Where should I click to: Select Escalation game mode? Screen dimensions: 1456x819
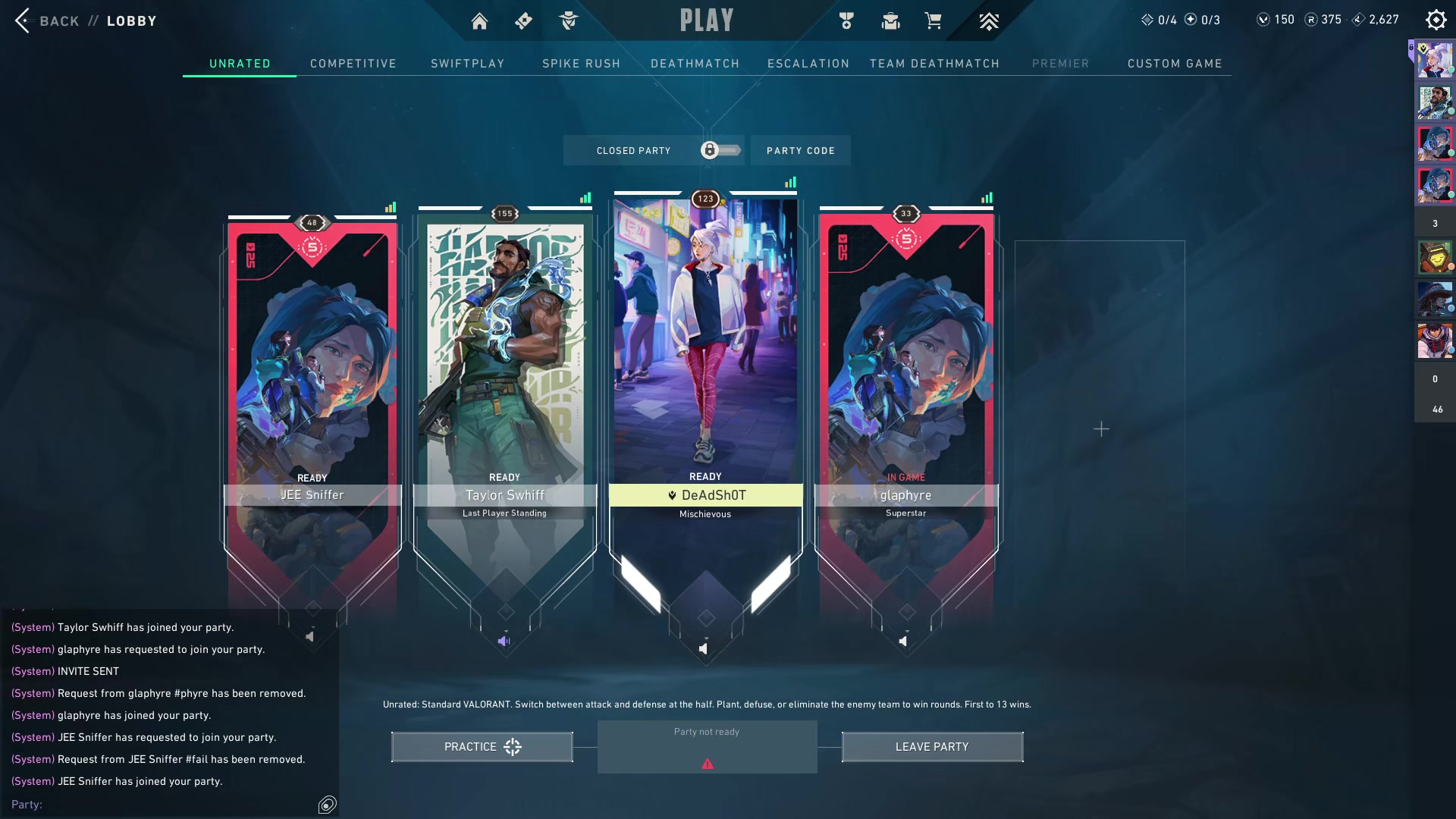coord(808,64)
